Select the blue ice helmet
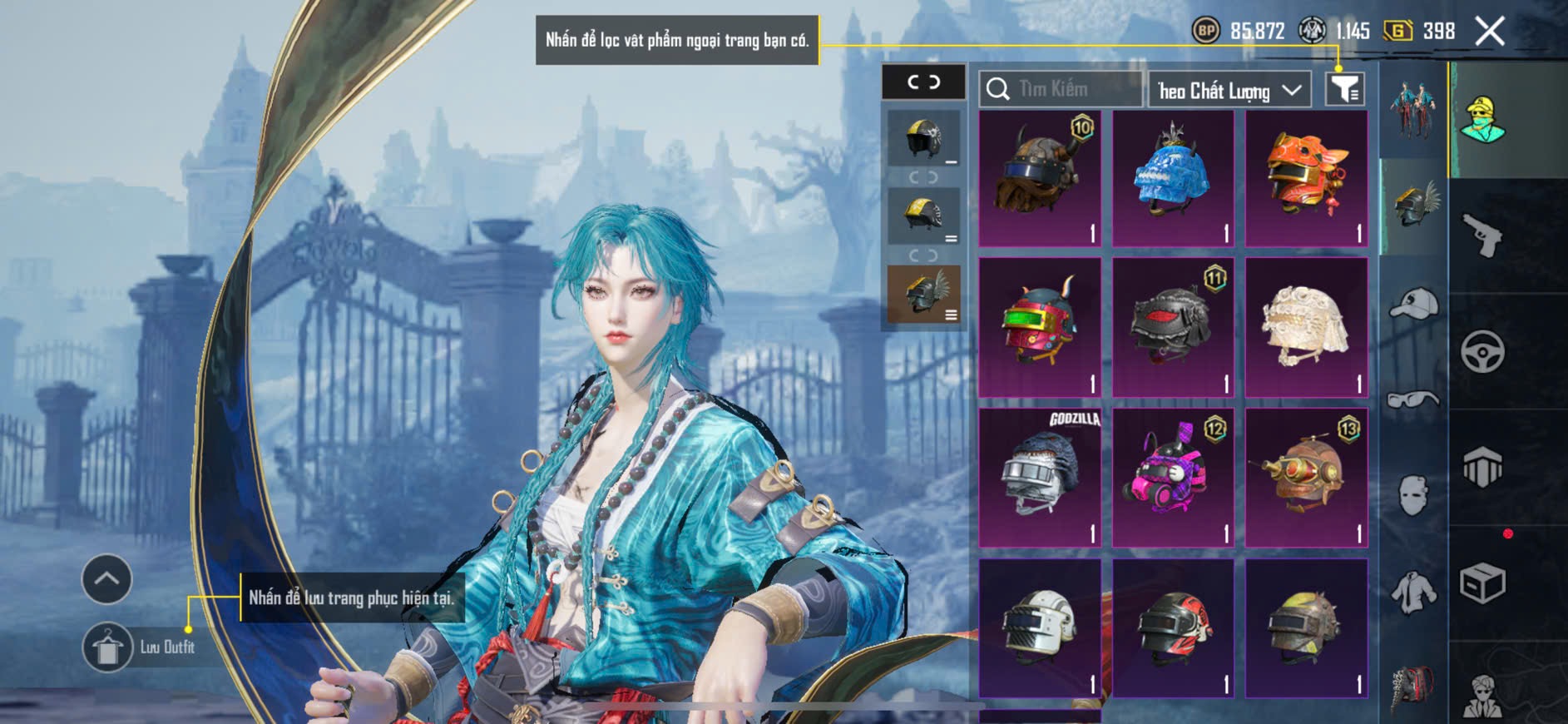 click(x=1173, y=178)
